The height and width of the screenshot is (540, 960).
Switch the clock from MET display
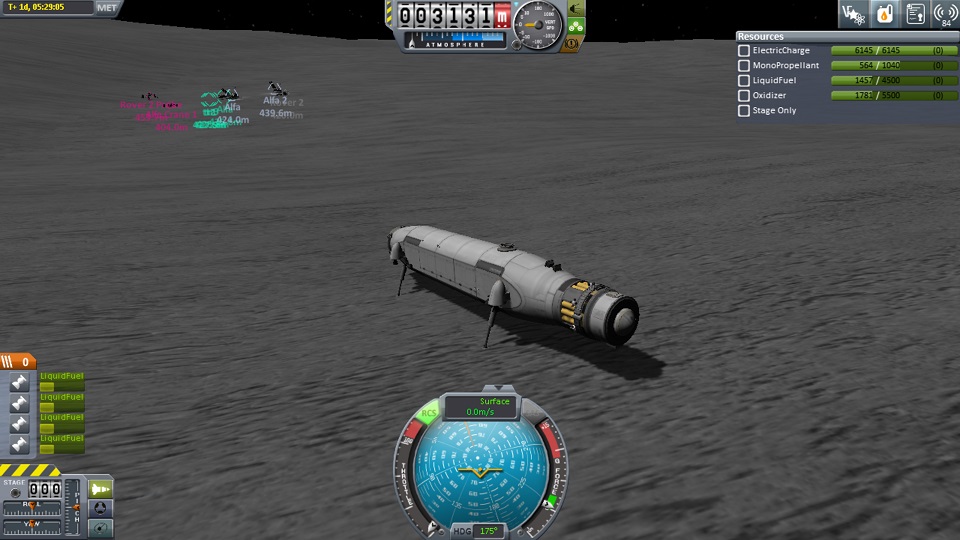pos(107,7)
